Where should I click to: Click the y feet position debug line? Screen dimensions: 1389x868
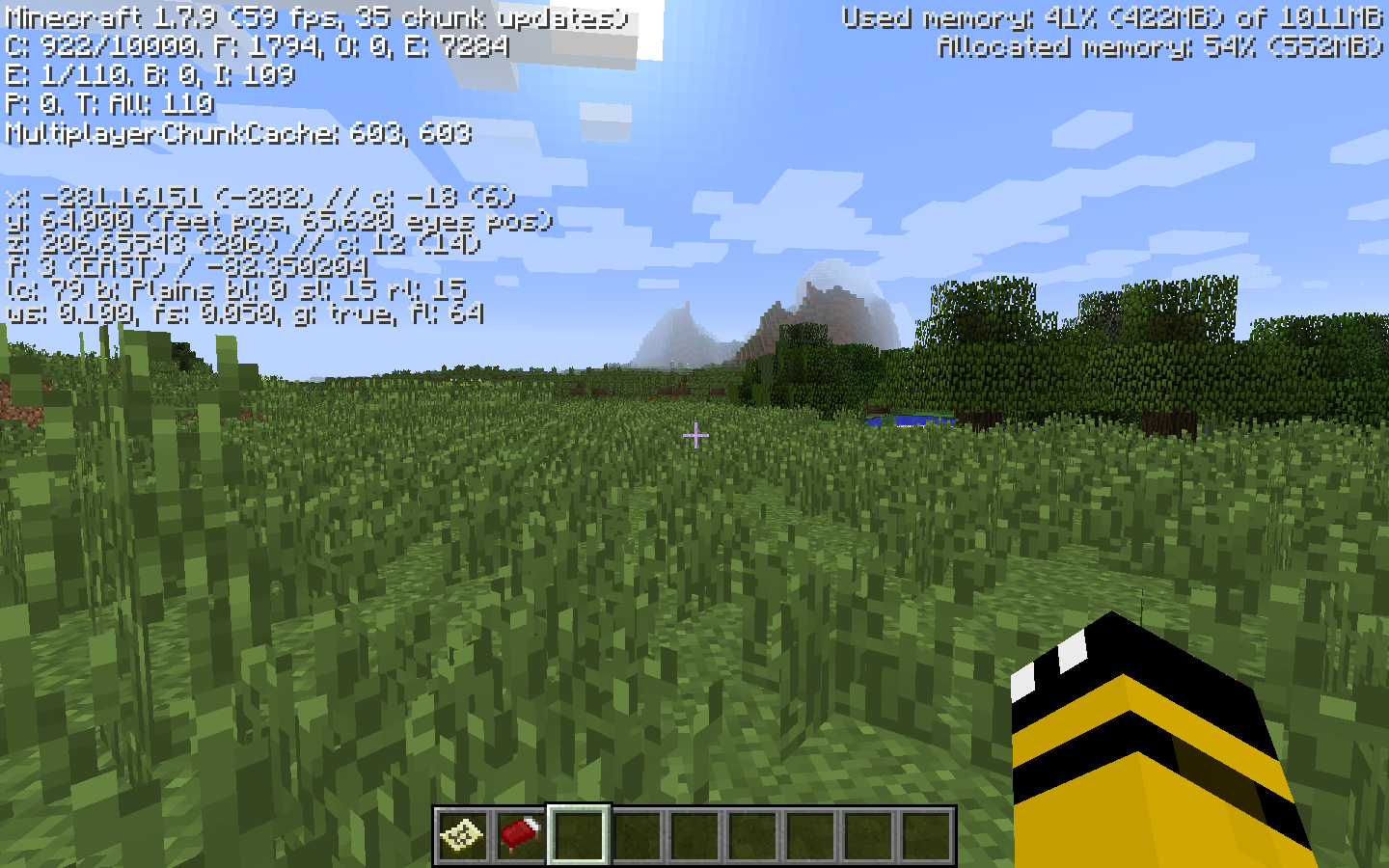point(280,221)
